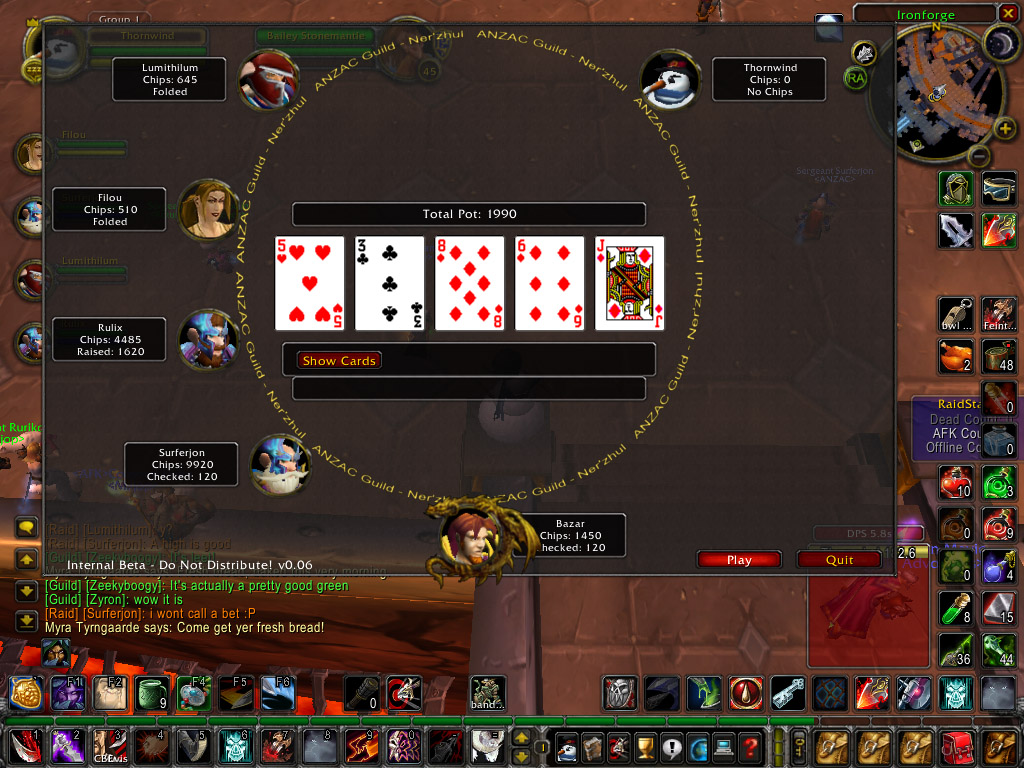The height and width of the screenshot is (768, 1024).
Task: Click Rulix's player portrait
Action: pos(208,339)
